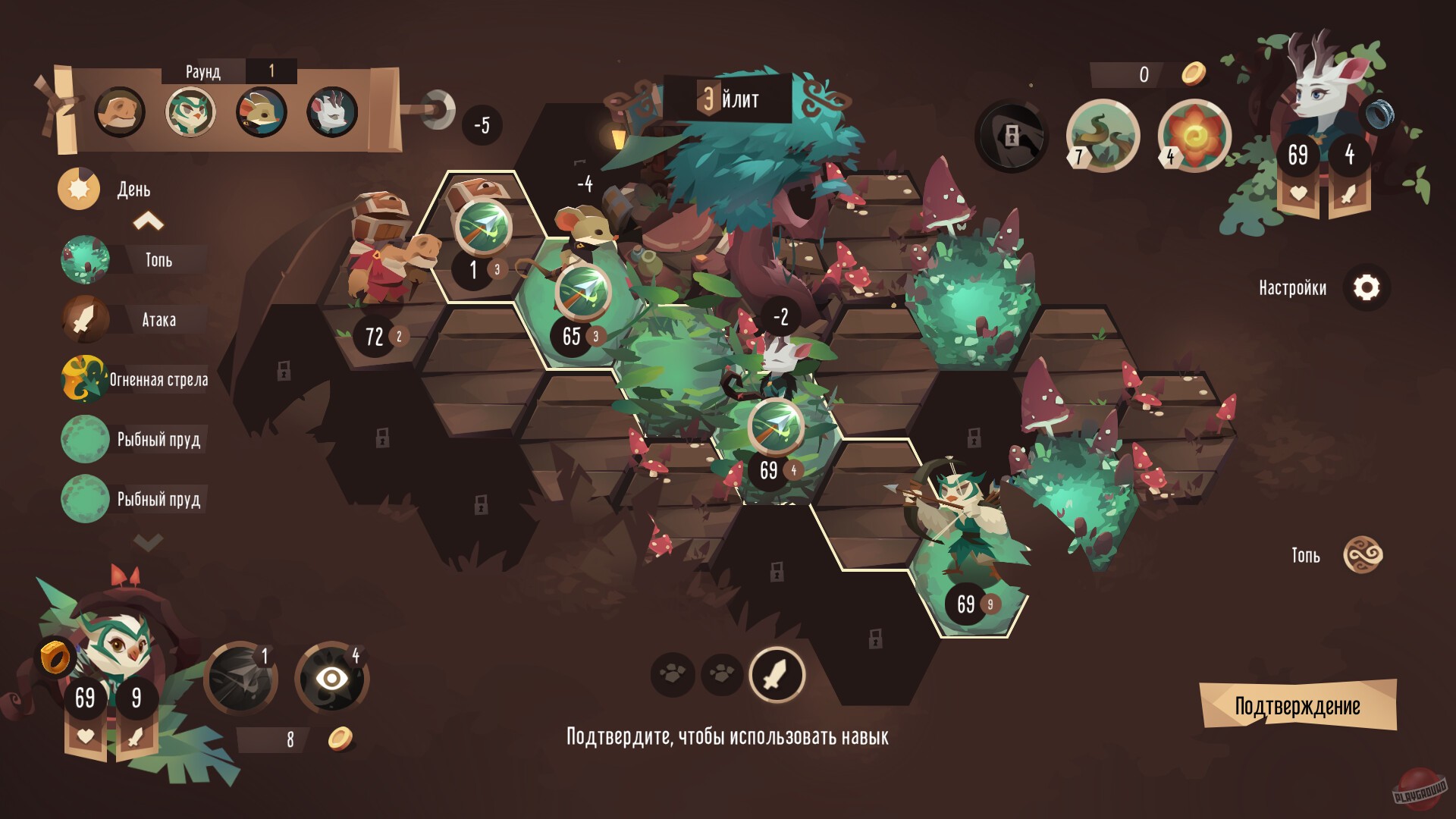The width and height of the screenshot is (1456, 819).
Task: Collapse the skill list with the up chevron
Action: [x=149, y=221]
